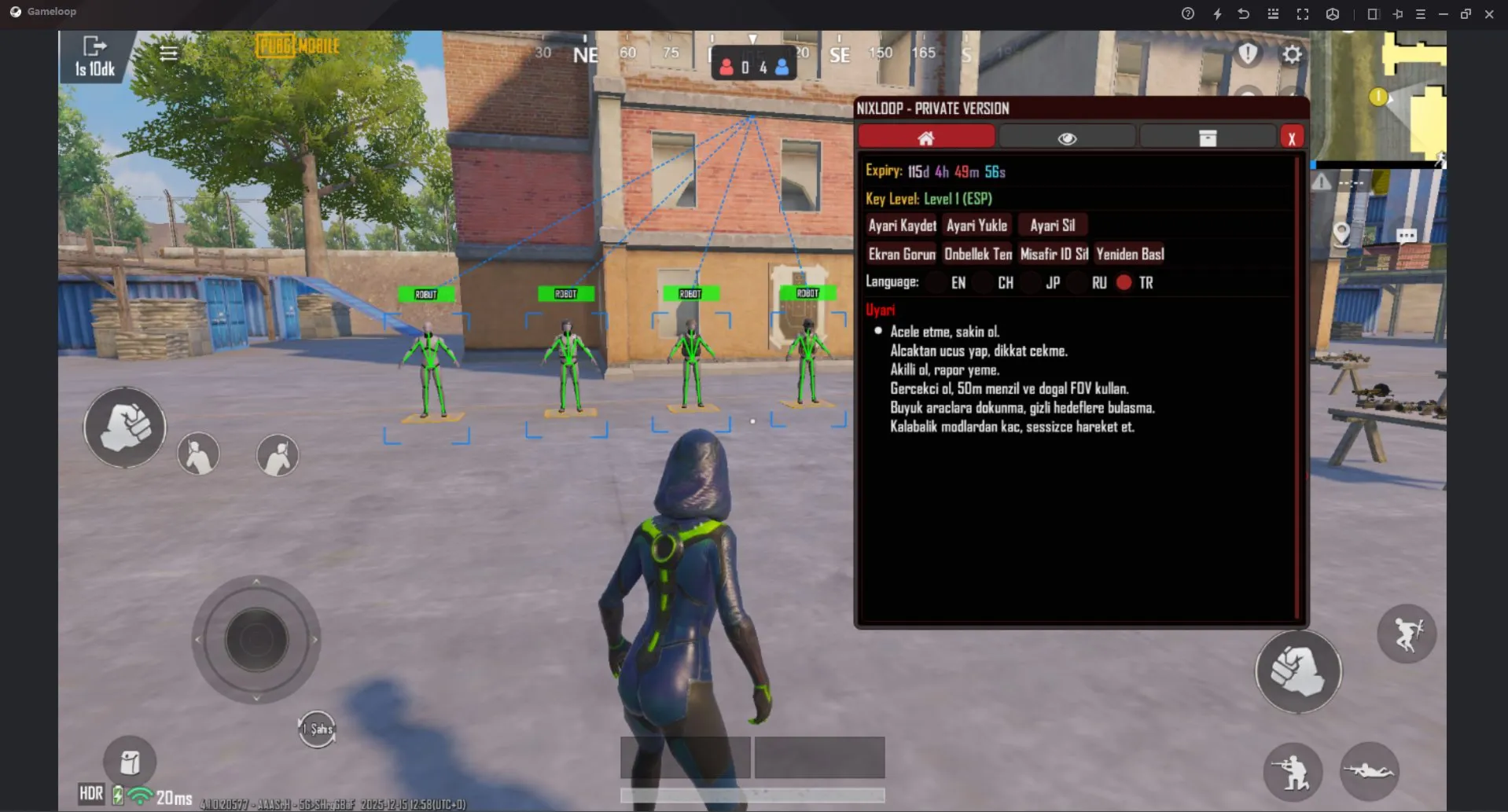The width and height of the screenshot is (1508, 812).
Task: Click the parkour jump icon on the right
Action: click(x=1408, y=634)
